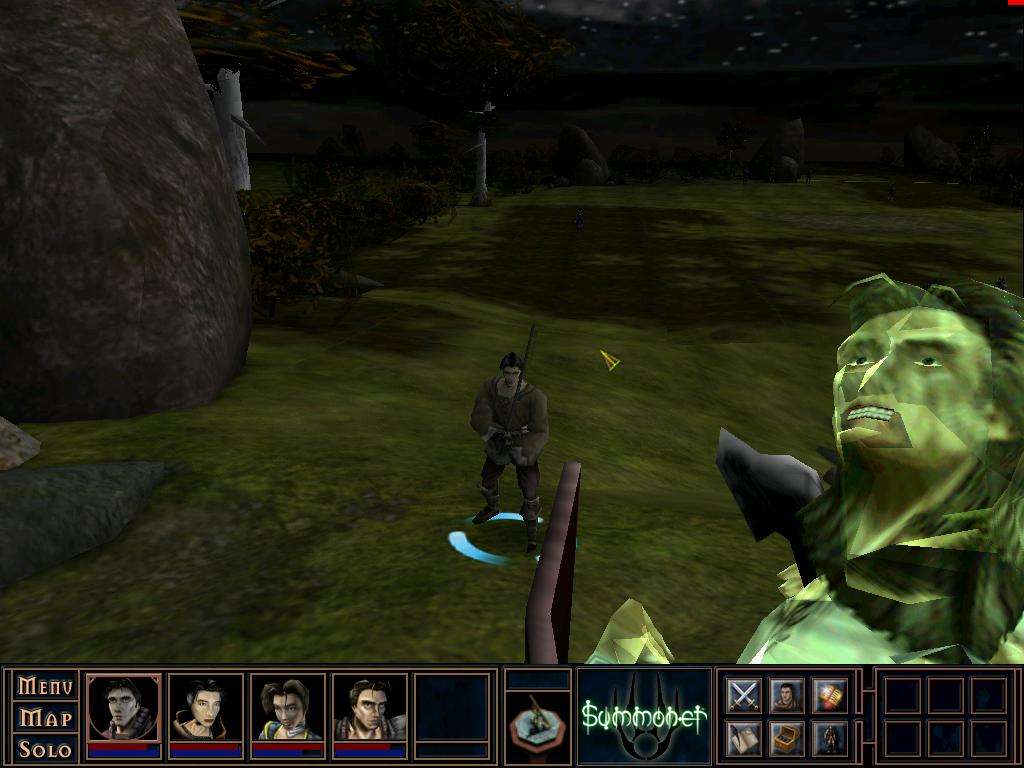Select the fourth portrait, the armored man
Screen dimensions: 1024x768
[370, 708]
